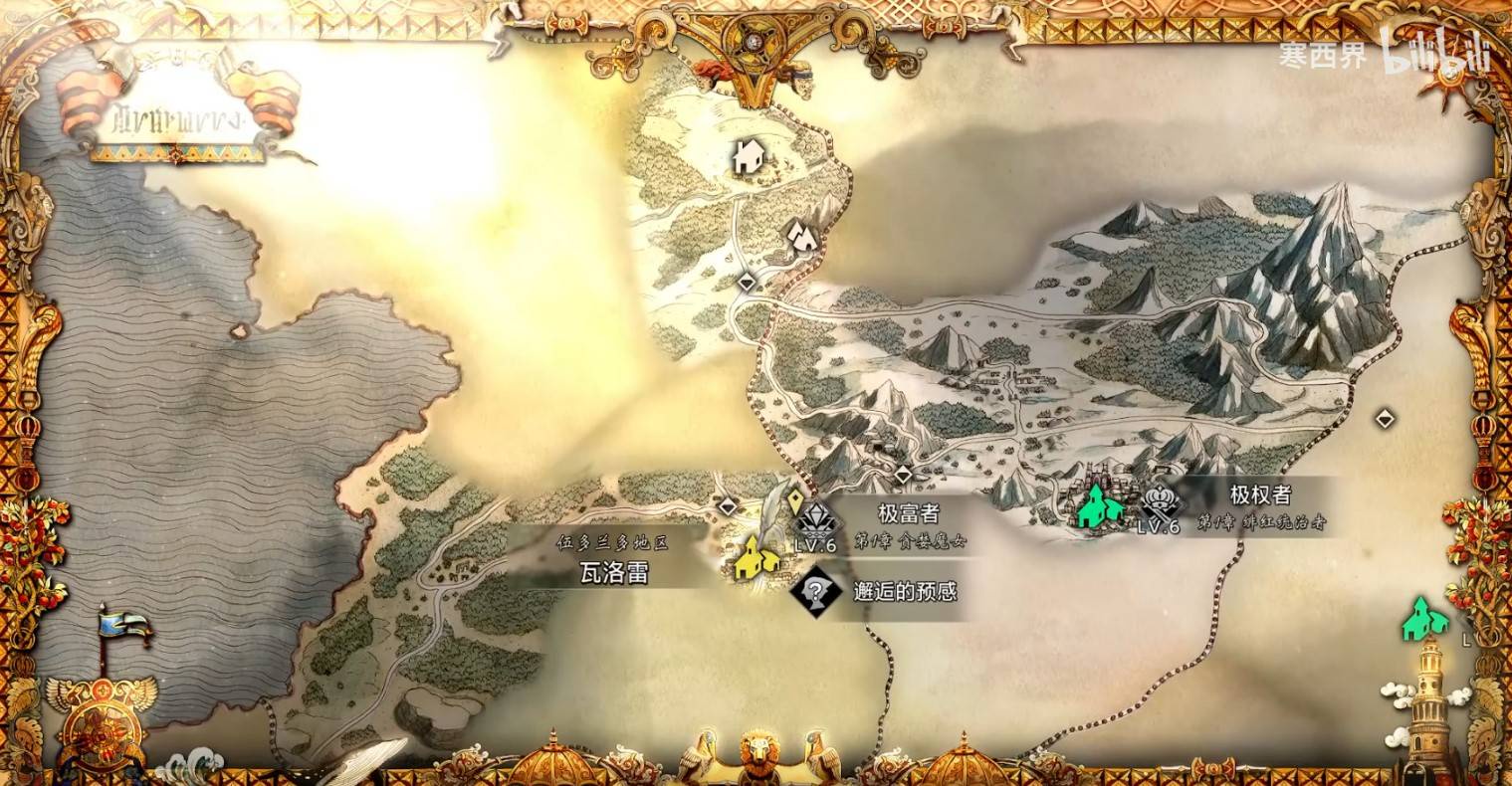1512x786 pixels.
Task: Choose the yellow town icon at 瓦洛雷
Action: (x=756, y=558)
